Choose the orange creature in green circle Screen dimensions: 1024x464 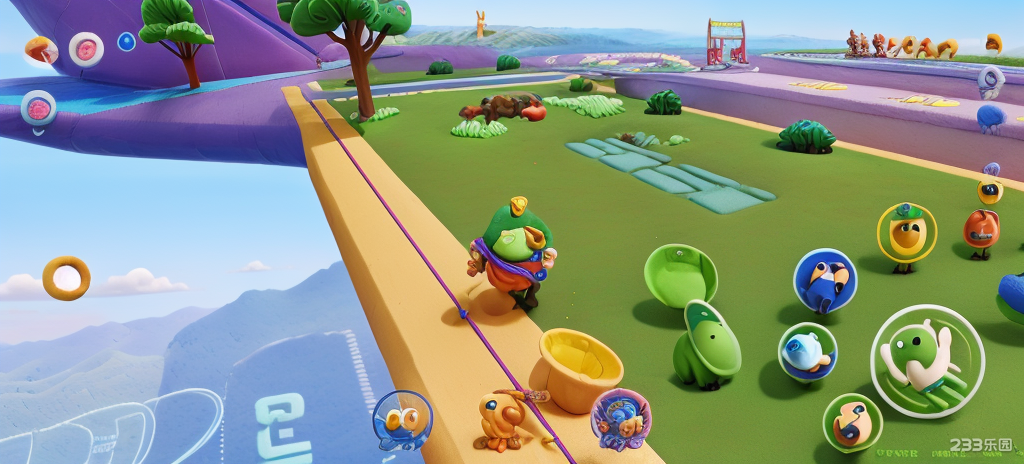coord(852,422)
